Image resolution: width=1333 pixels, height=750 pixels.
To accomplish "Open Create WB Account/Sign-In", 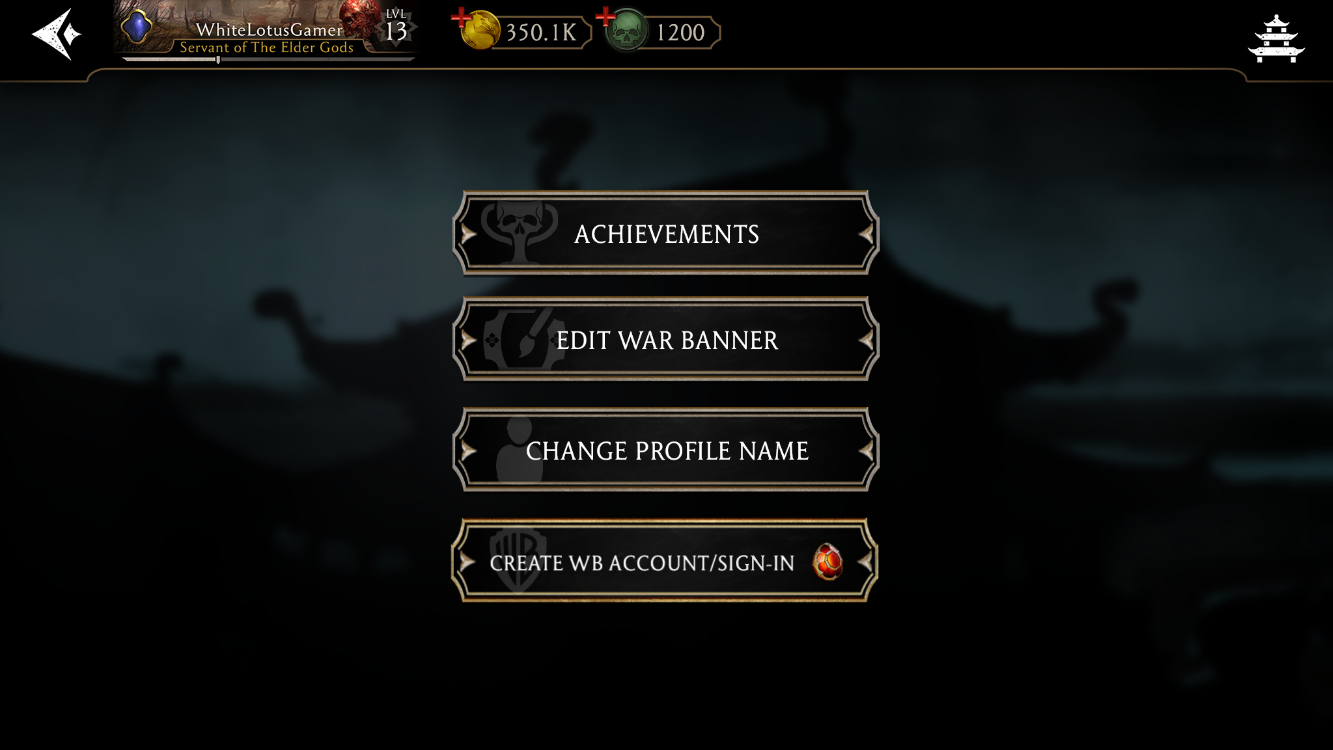I will click(666, 562).
